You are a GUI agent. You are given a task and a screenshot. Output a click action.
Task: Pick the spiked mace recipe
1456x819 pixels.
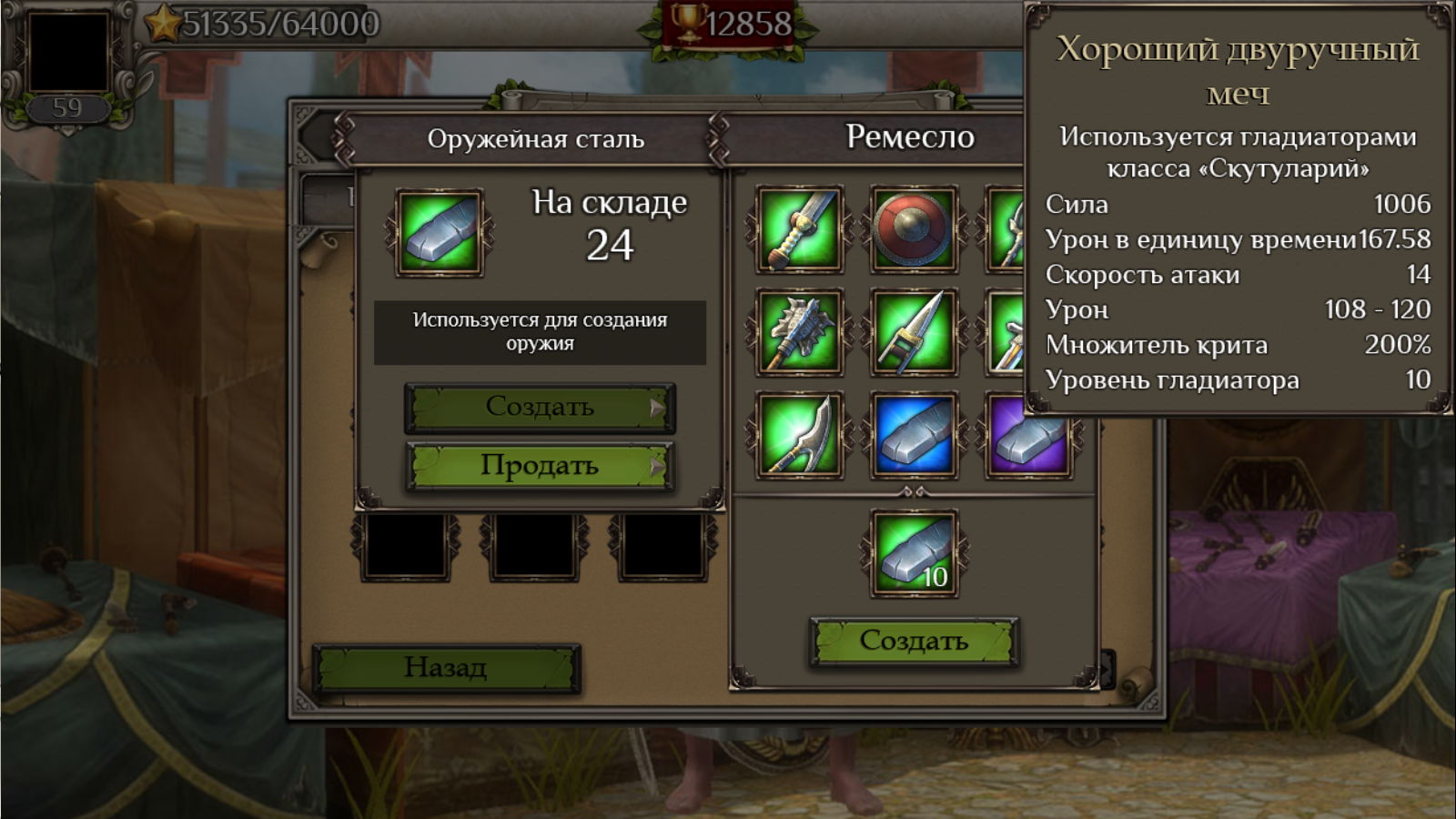799,333
